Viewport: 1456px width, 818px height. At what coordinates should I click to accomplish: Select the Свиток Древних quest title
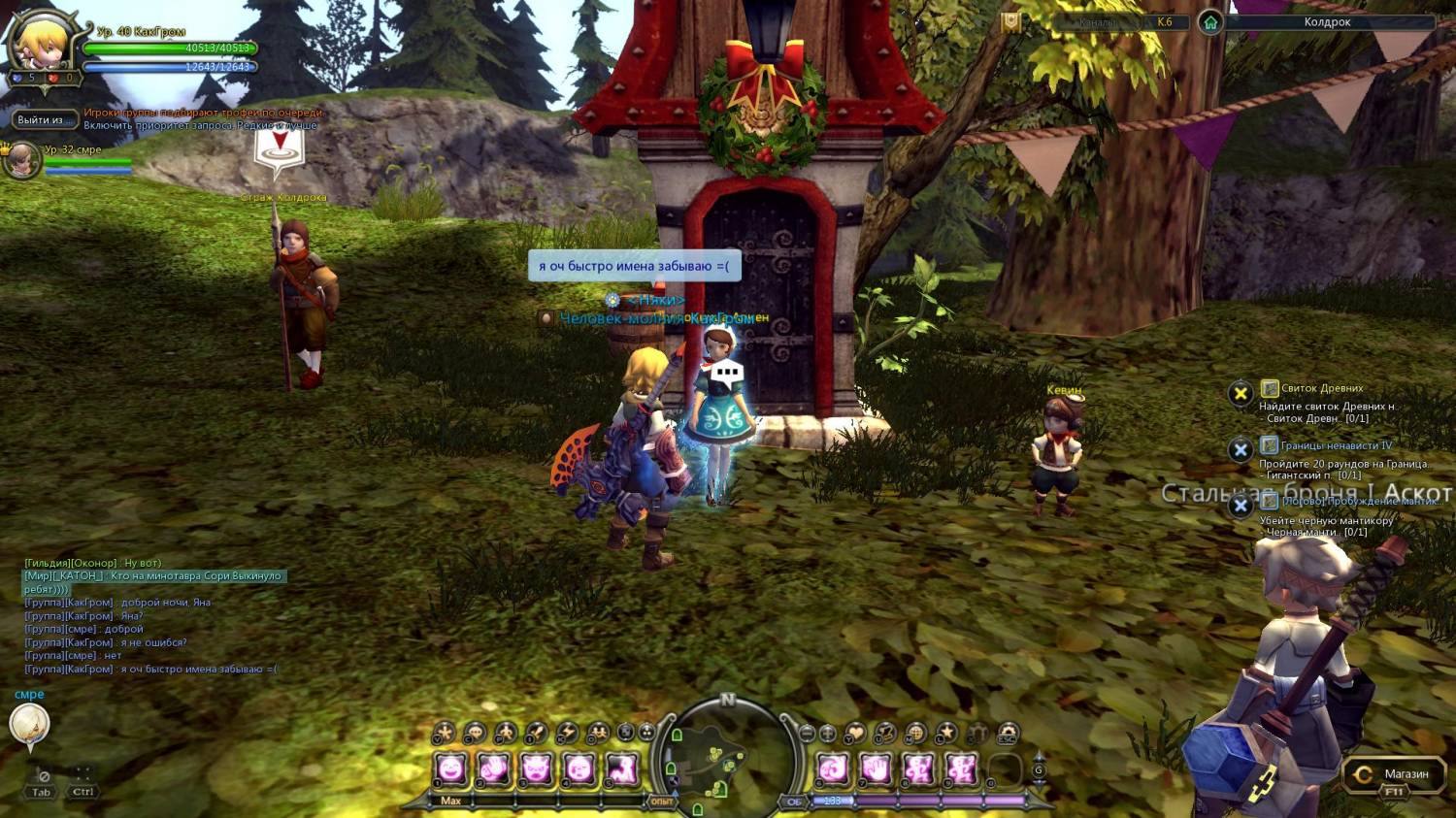pos(1321,388)
